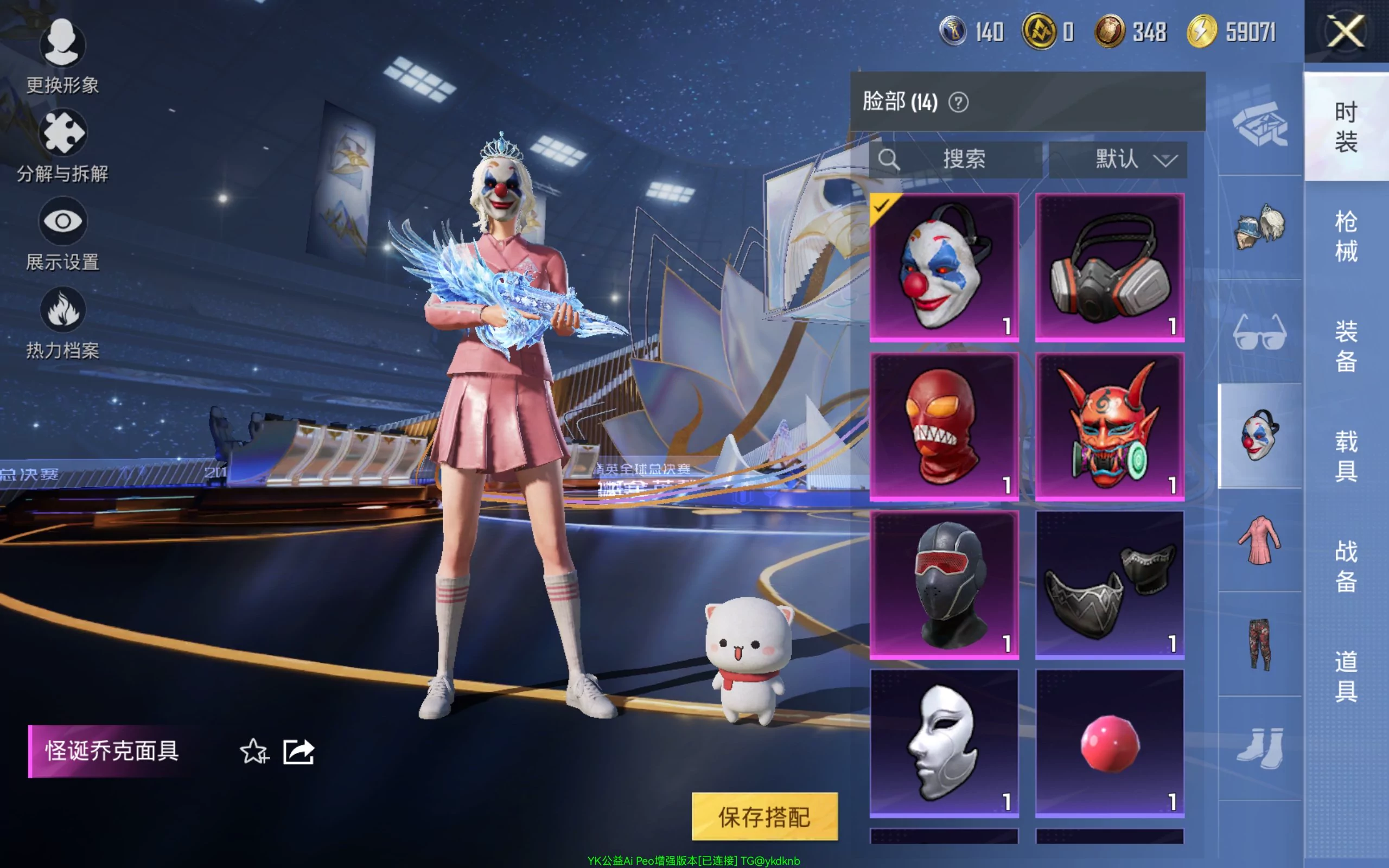This screenshot has height=868, width=1389.
Task: Equip the red oni demon mask
Action: coord(1110,426)
